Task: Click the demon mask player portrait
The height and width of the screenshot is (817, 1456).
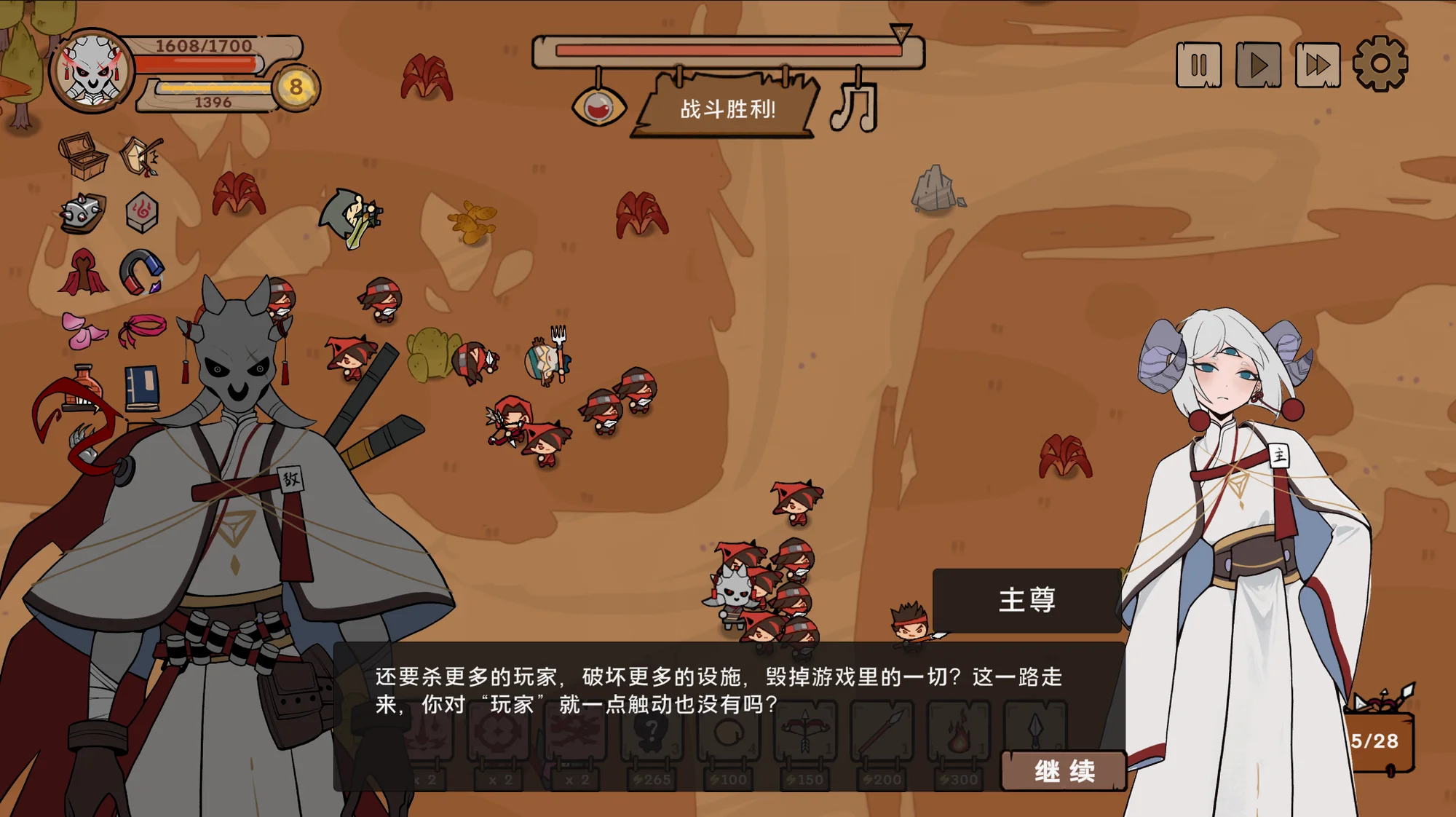Action: tap(92, 71)
